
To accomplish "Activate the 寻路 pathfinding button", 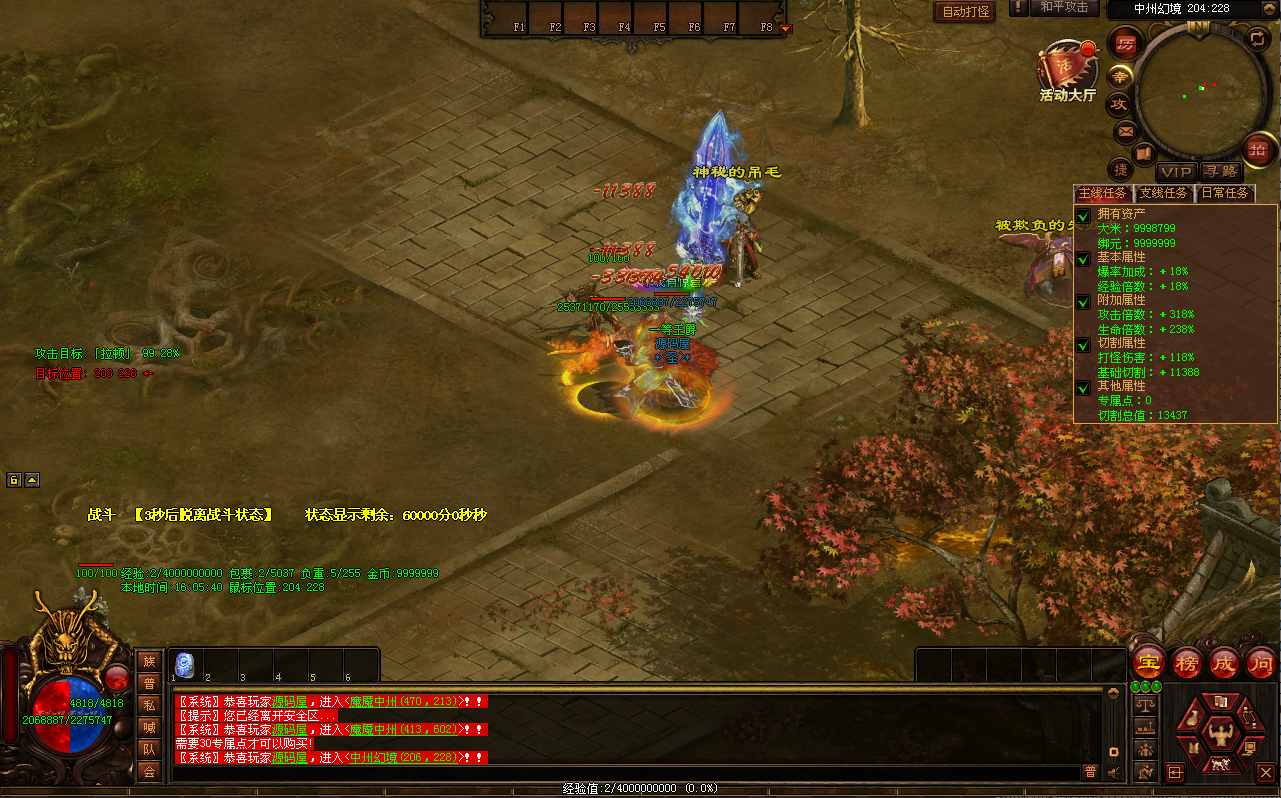I will [1220, 172].
